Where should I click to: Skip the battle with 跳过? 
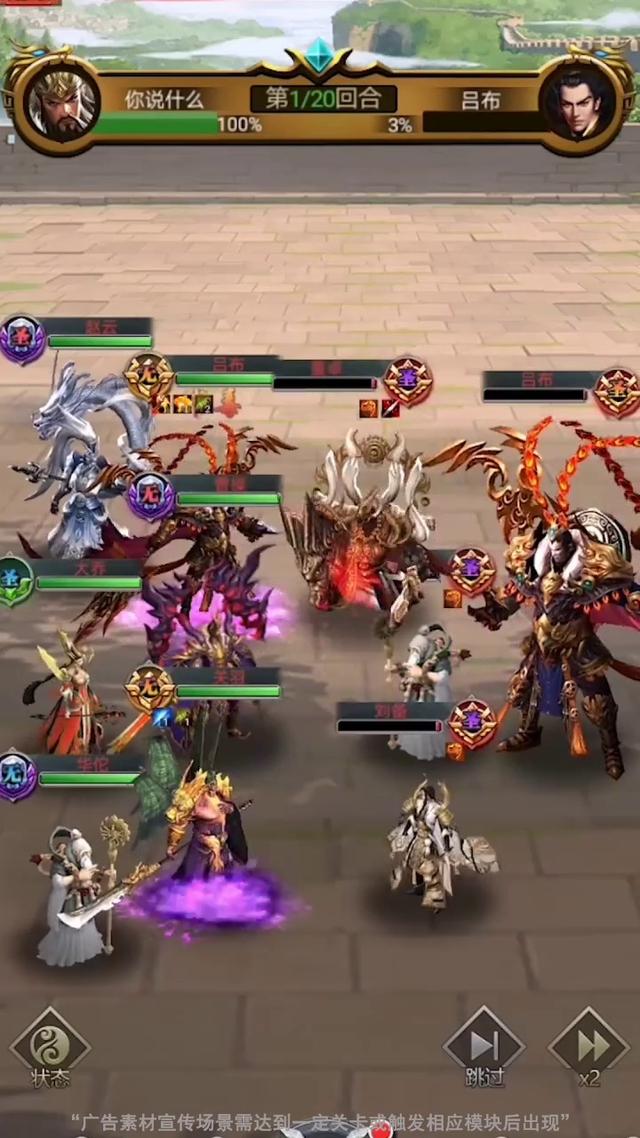tap(484, 1047)
